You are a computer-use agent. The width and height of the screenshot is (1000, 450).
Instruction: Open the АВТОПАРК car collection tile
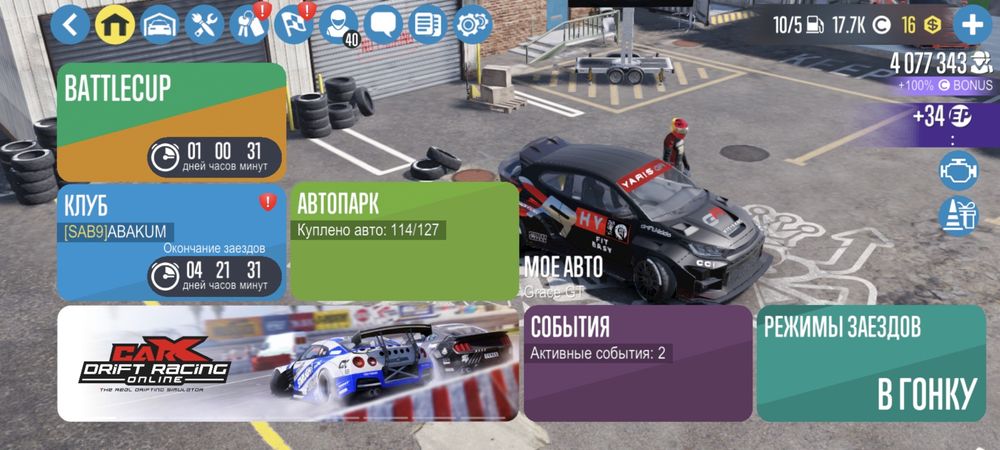point(404,242)
